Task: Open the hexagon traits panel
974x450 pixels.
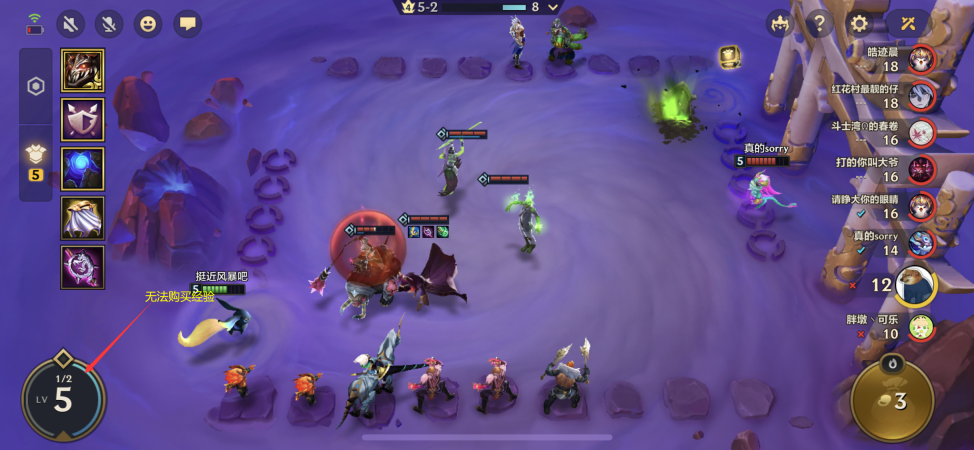Action: [36, 87]
